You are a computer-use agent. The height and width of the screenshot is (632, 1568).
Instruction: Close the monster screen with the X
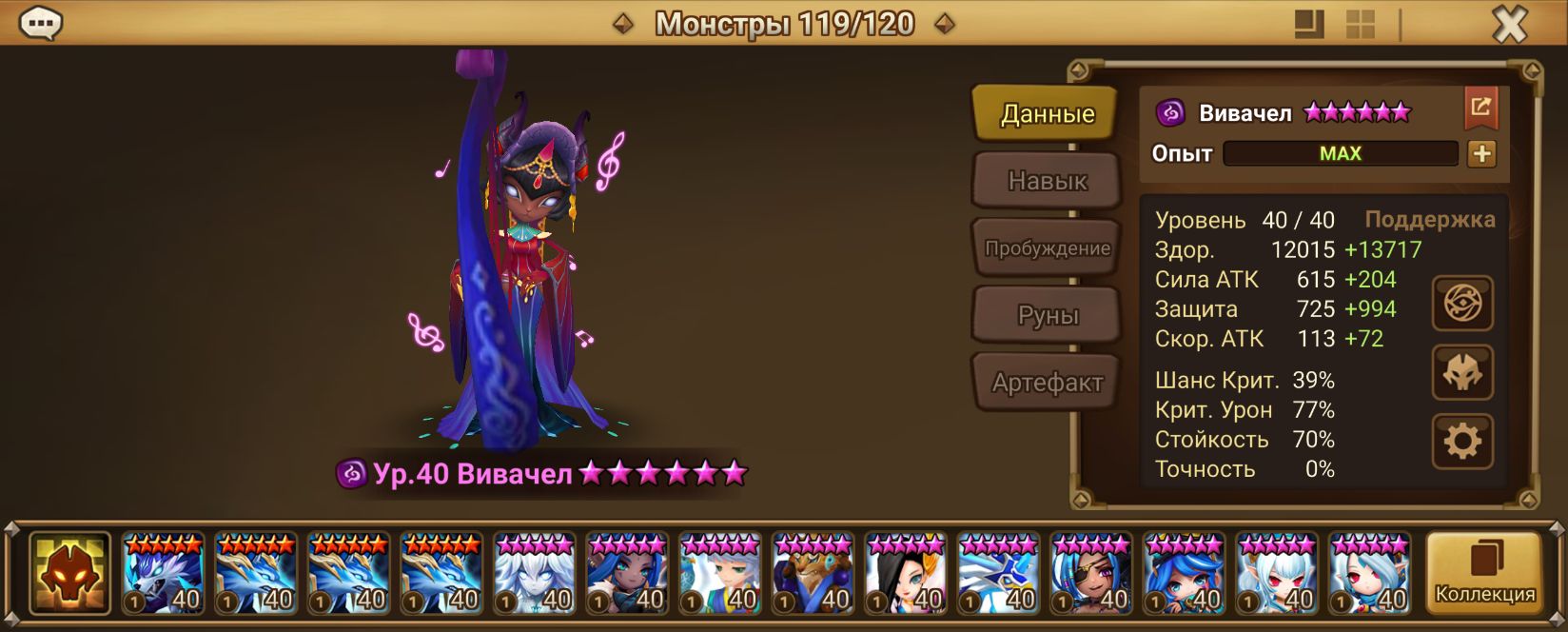1509,25
